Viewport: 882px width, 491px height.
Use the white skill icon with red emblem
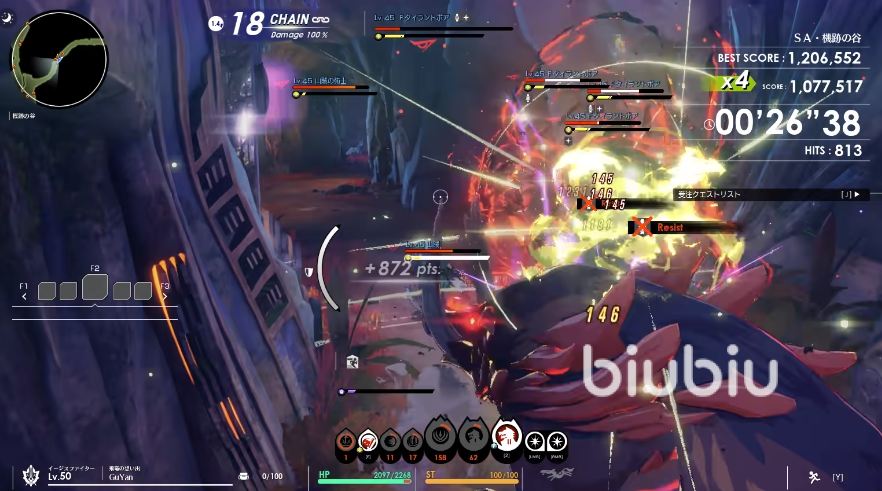coord(367,440)
